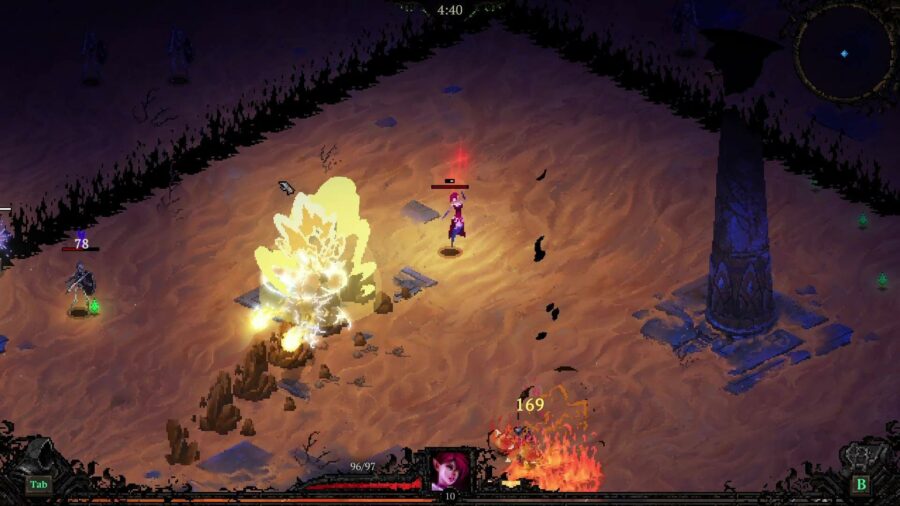
Task: Open the menu icon above the B label
Action: [859, 458]
